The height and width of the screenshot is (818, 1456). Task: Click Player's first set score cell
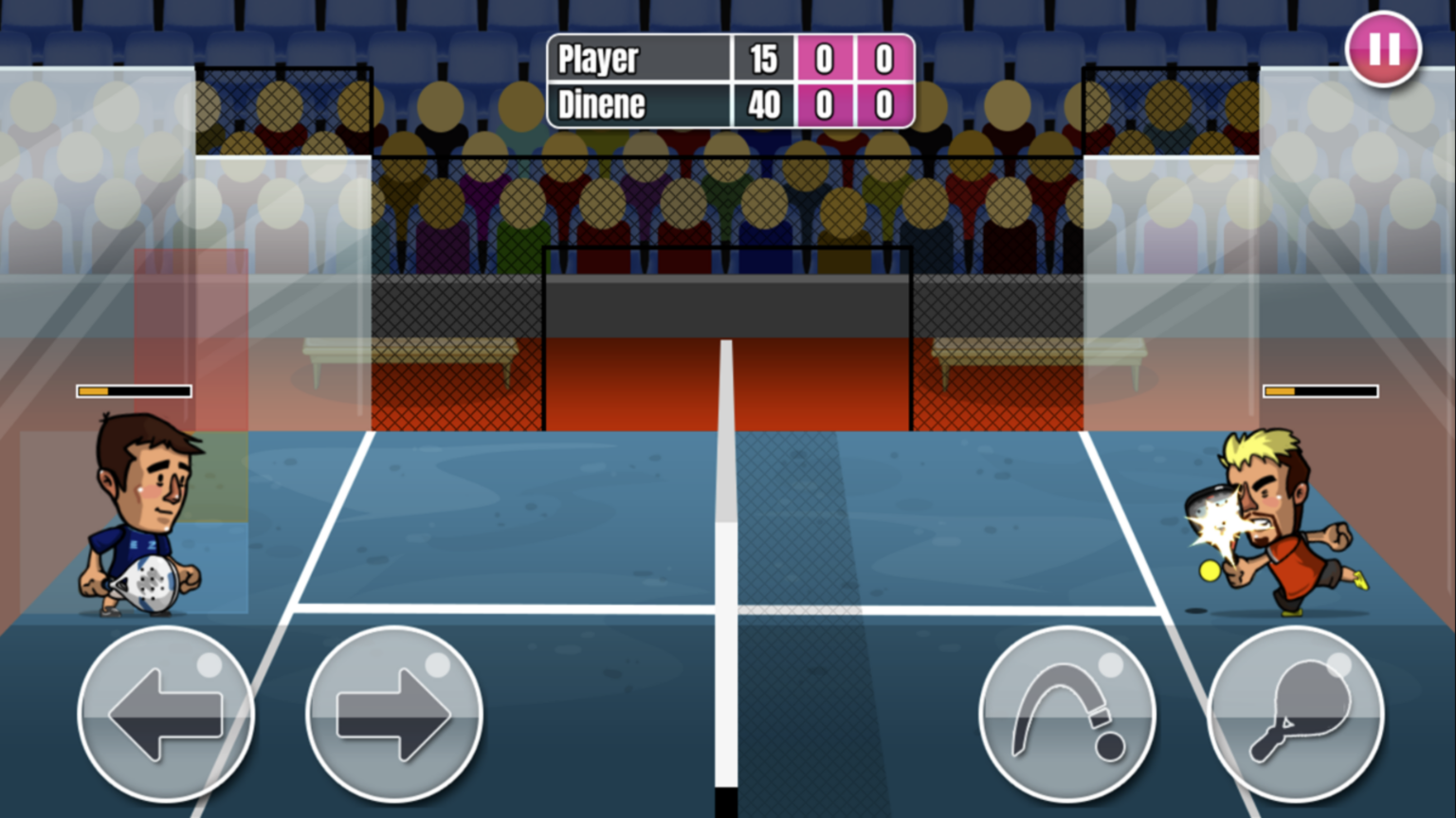[824, 59]
